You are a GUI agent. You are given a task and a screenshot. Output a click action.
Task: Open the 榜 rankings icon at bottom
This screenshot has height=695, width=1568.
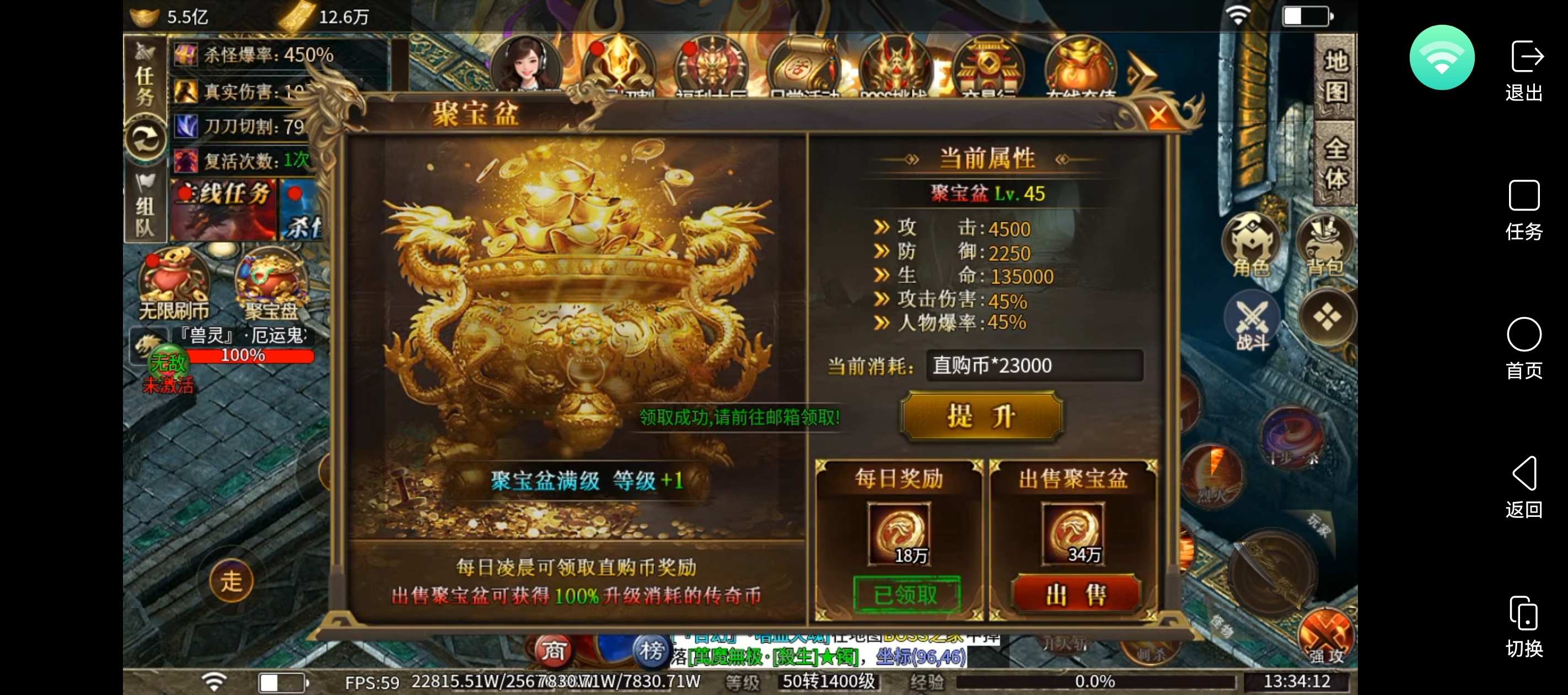tap(651, 652)
